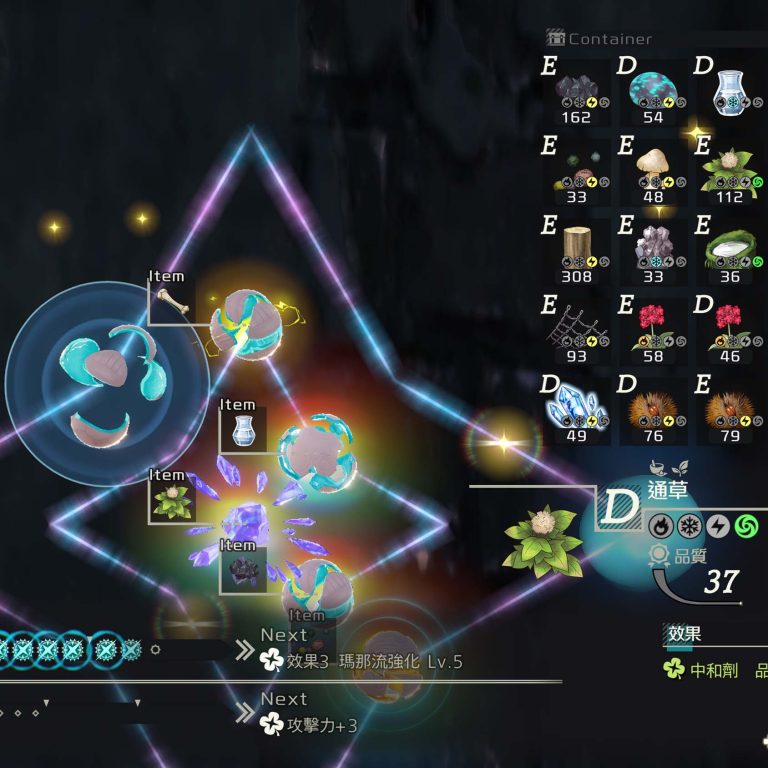Viewport: 768px width, 768px height.
Task: Select the white flower stack of 112
Action: pyautogui.click(x=730, y=171)
